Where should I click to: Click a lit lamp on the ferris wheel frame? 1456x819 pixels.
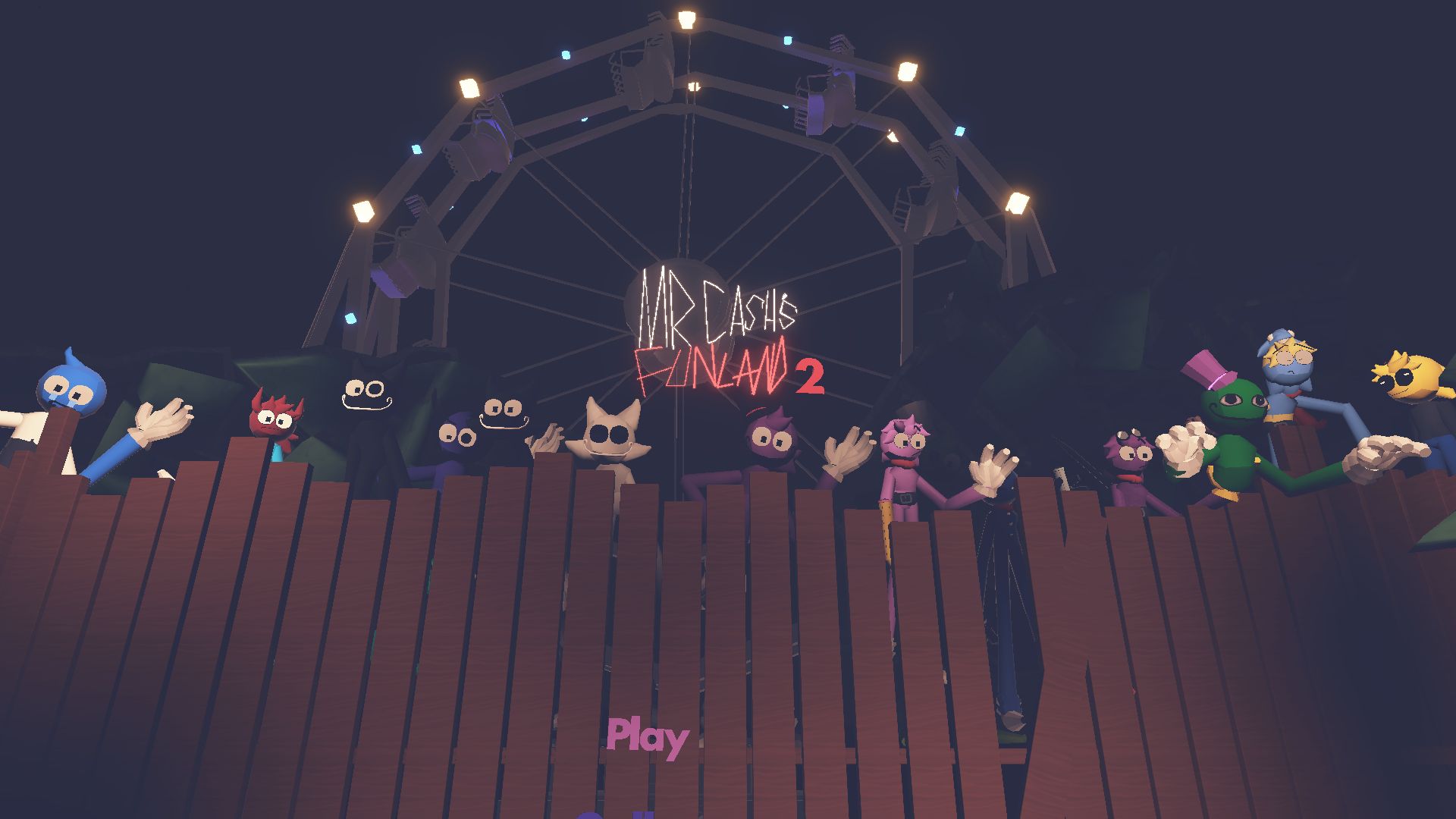click(x=686, y=19)
